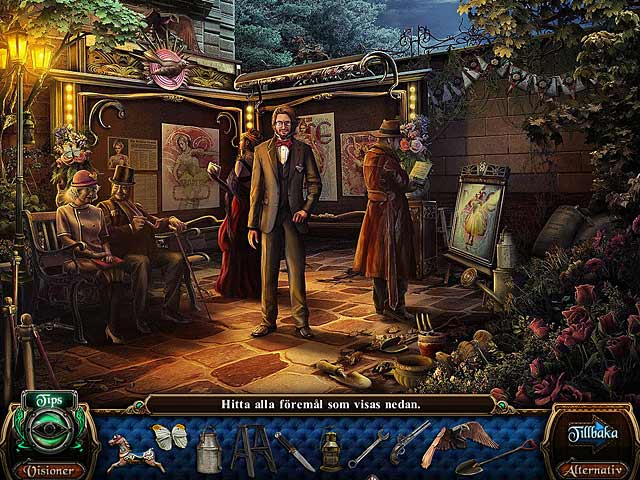Viewport: 640px width, 480px height.
Task: Choose the oil lantern item
Action: tap(330, 450)
